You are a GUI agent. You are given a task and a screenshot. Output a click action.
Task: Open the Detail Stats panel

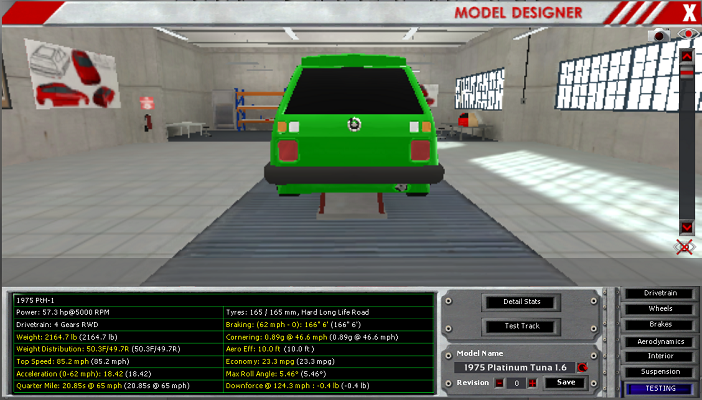tap(519, 302)
